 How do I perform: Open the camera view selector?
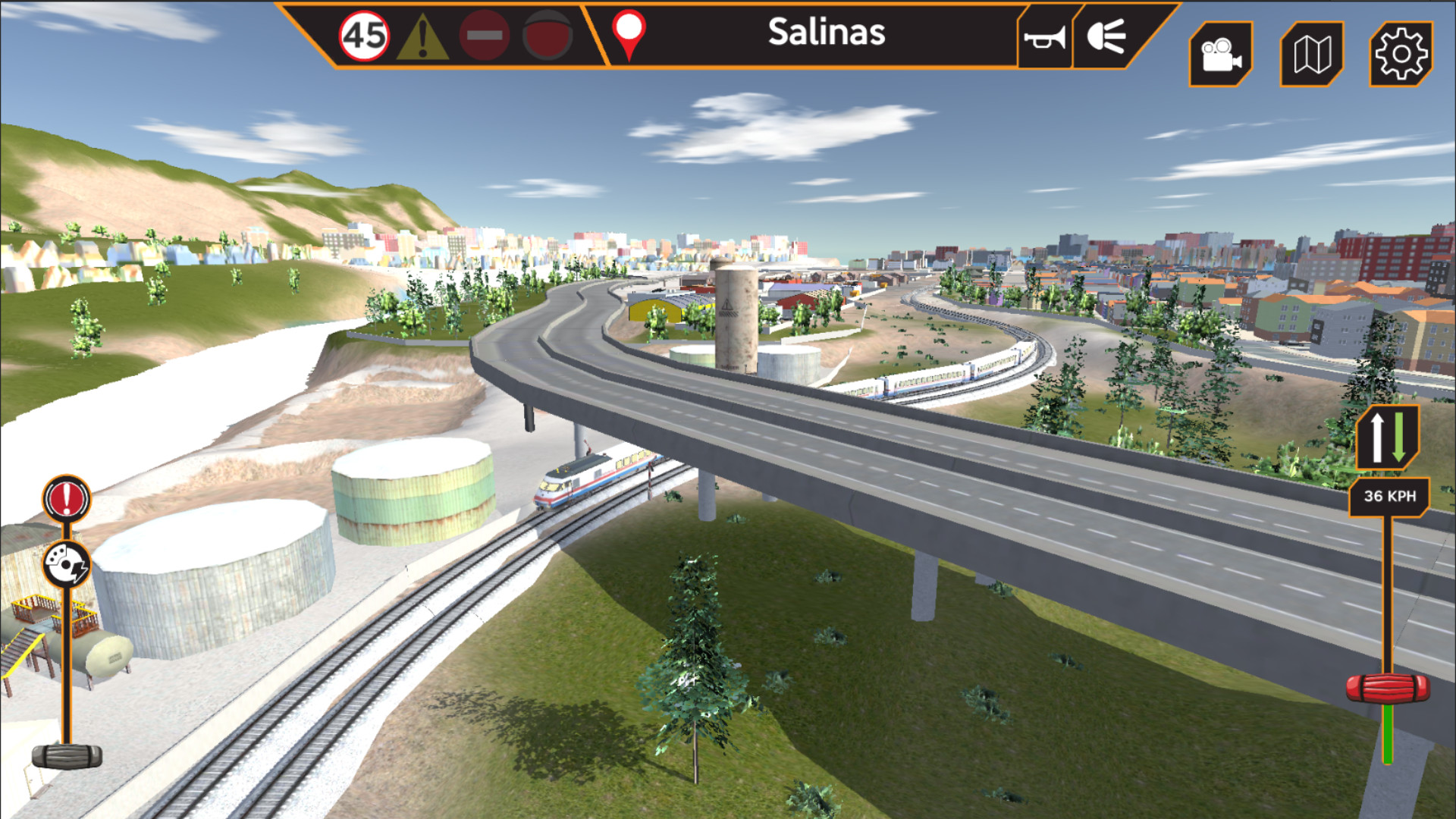click(1221, 52)
